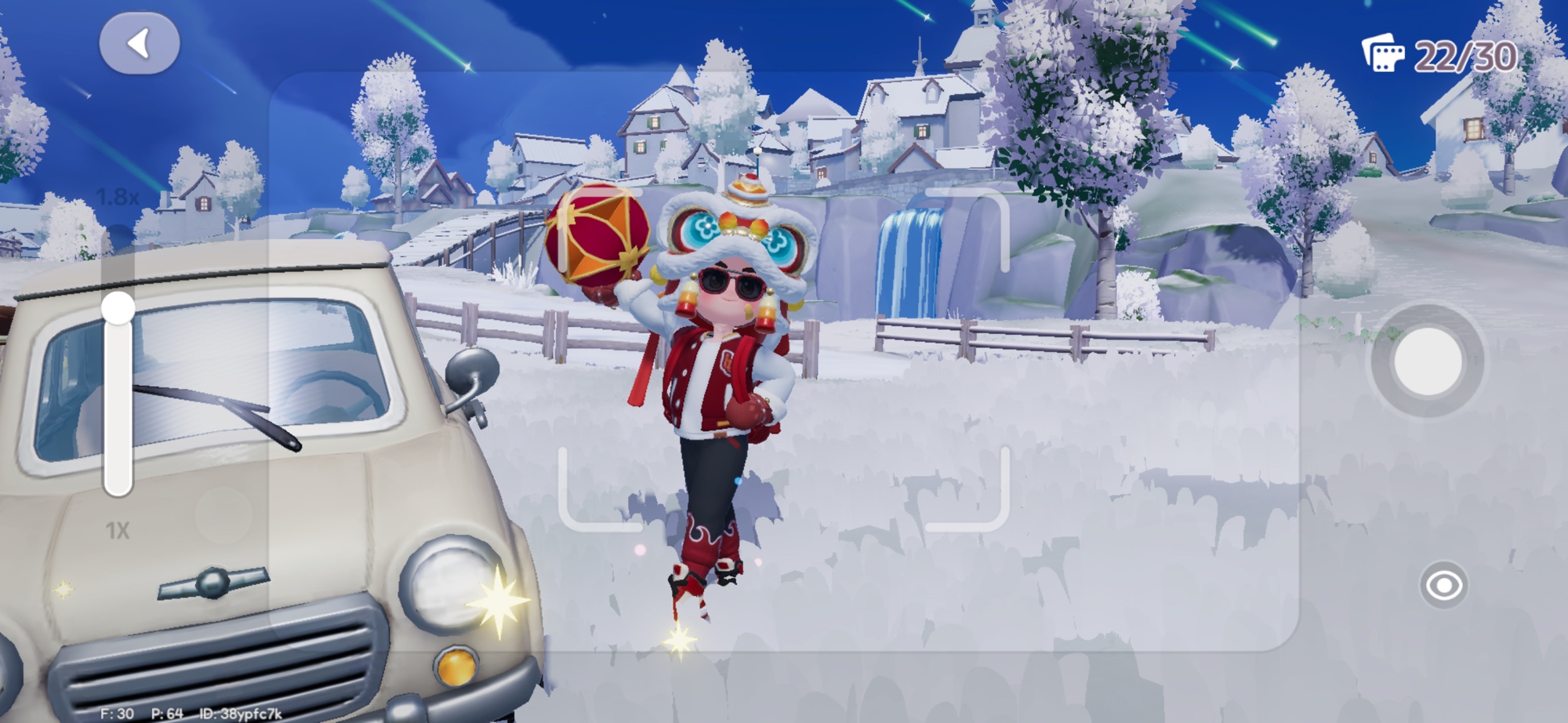1568x723 pixels.
Task: Take a photo with the shutter button
Action: 1427,361
